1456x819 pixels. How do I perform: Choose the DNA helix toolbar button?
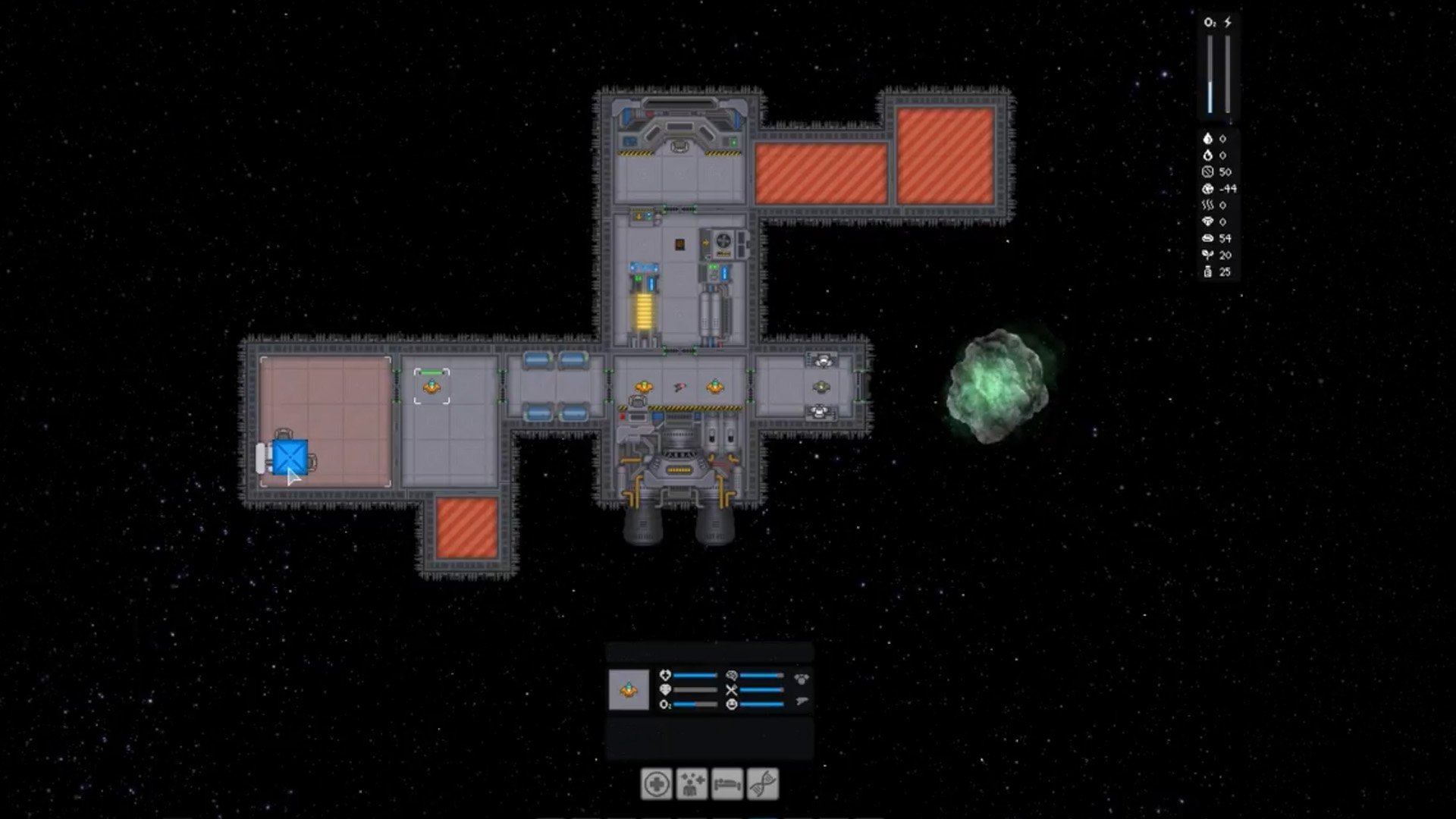763,784
